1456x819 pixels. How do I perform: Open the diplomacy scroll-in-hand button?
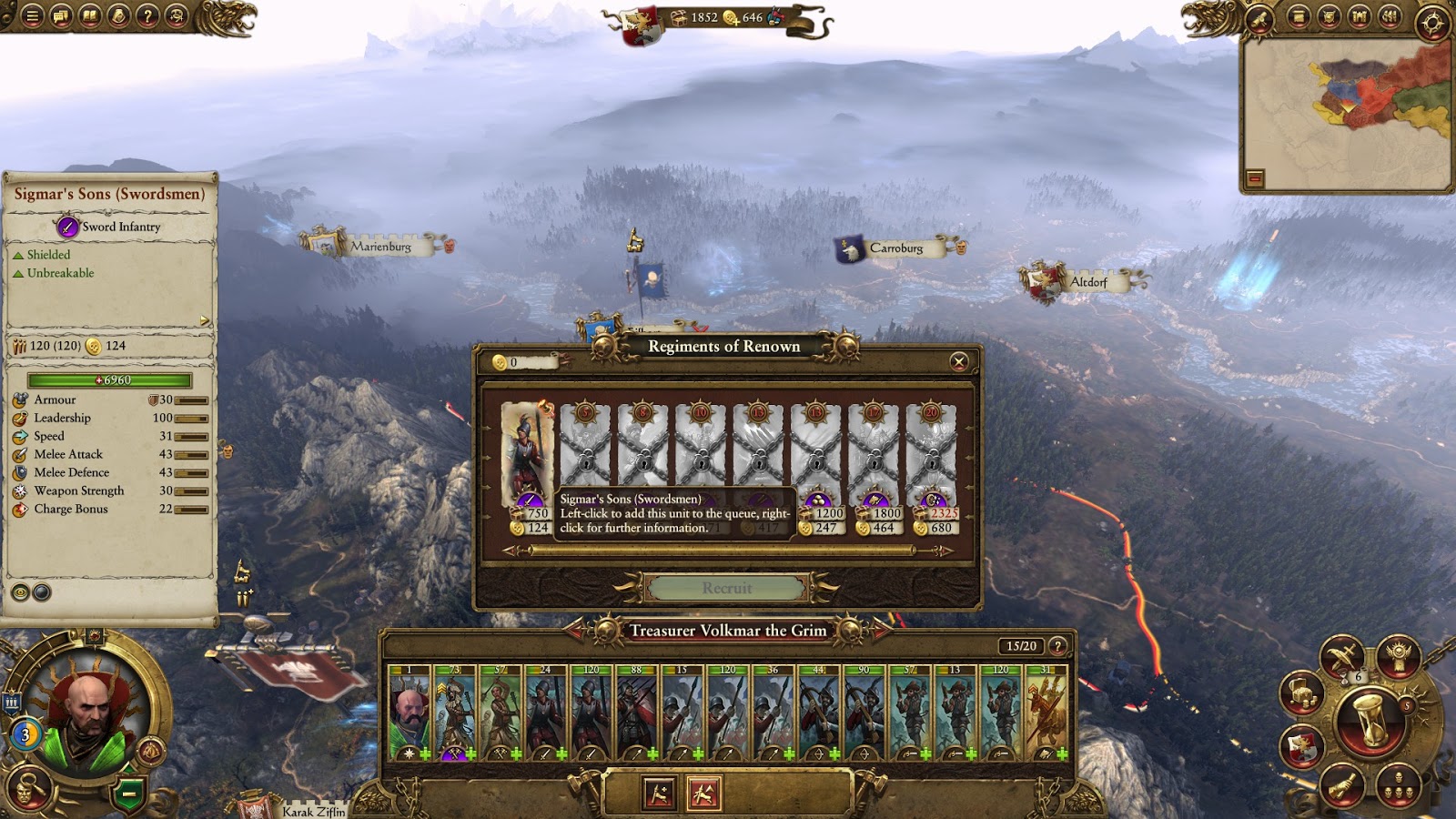pyautogui.click(x=1340, y=785)
